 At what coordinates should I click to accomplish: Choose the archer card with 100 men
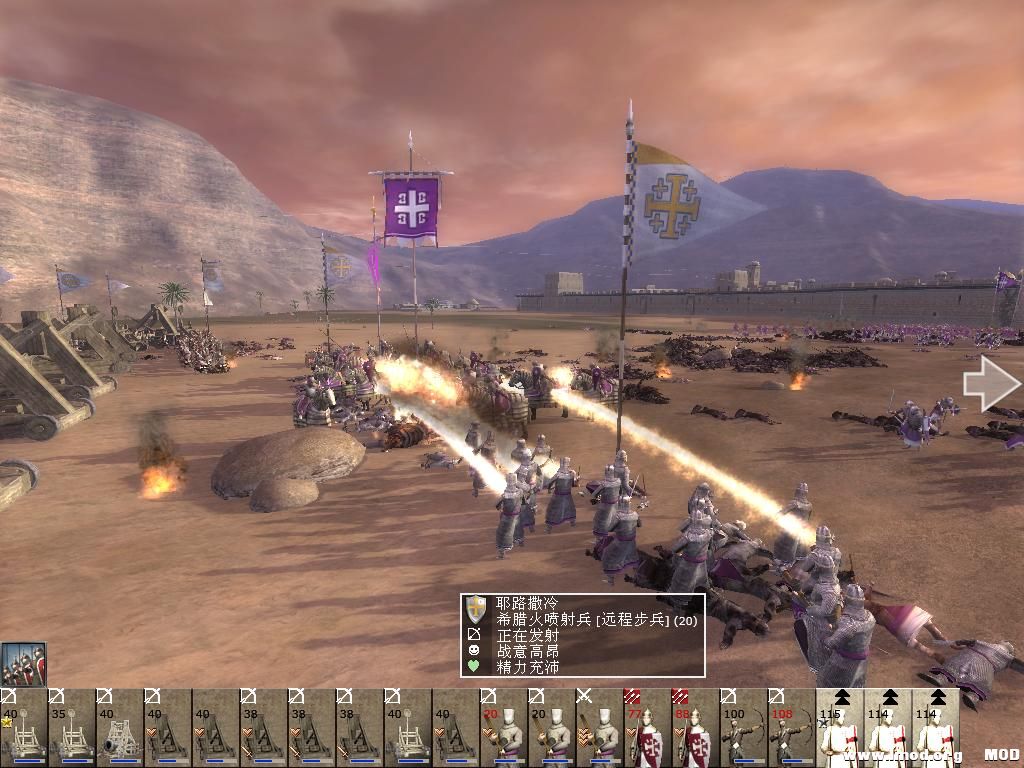743,728
